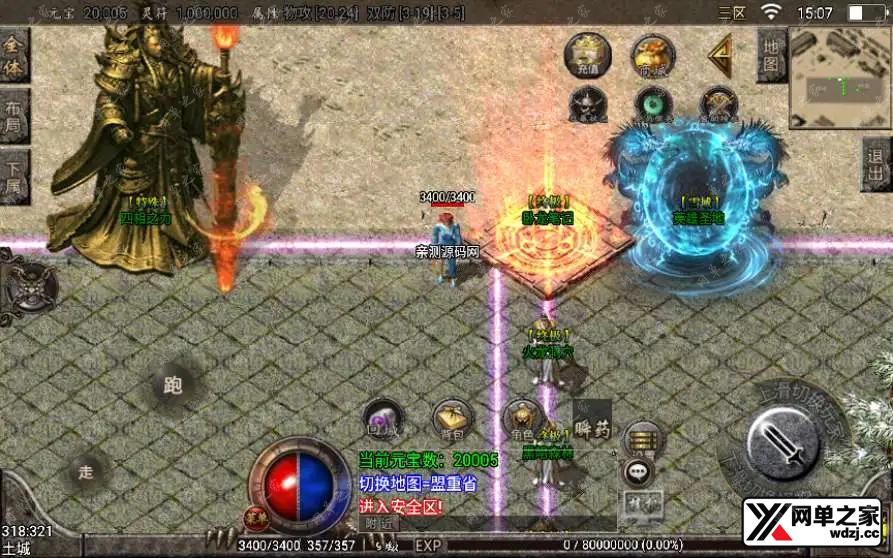893x558 pixels.
Task: Collapse the top icons with the triangle arrow
Action: 719,58
